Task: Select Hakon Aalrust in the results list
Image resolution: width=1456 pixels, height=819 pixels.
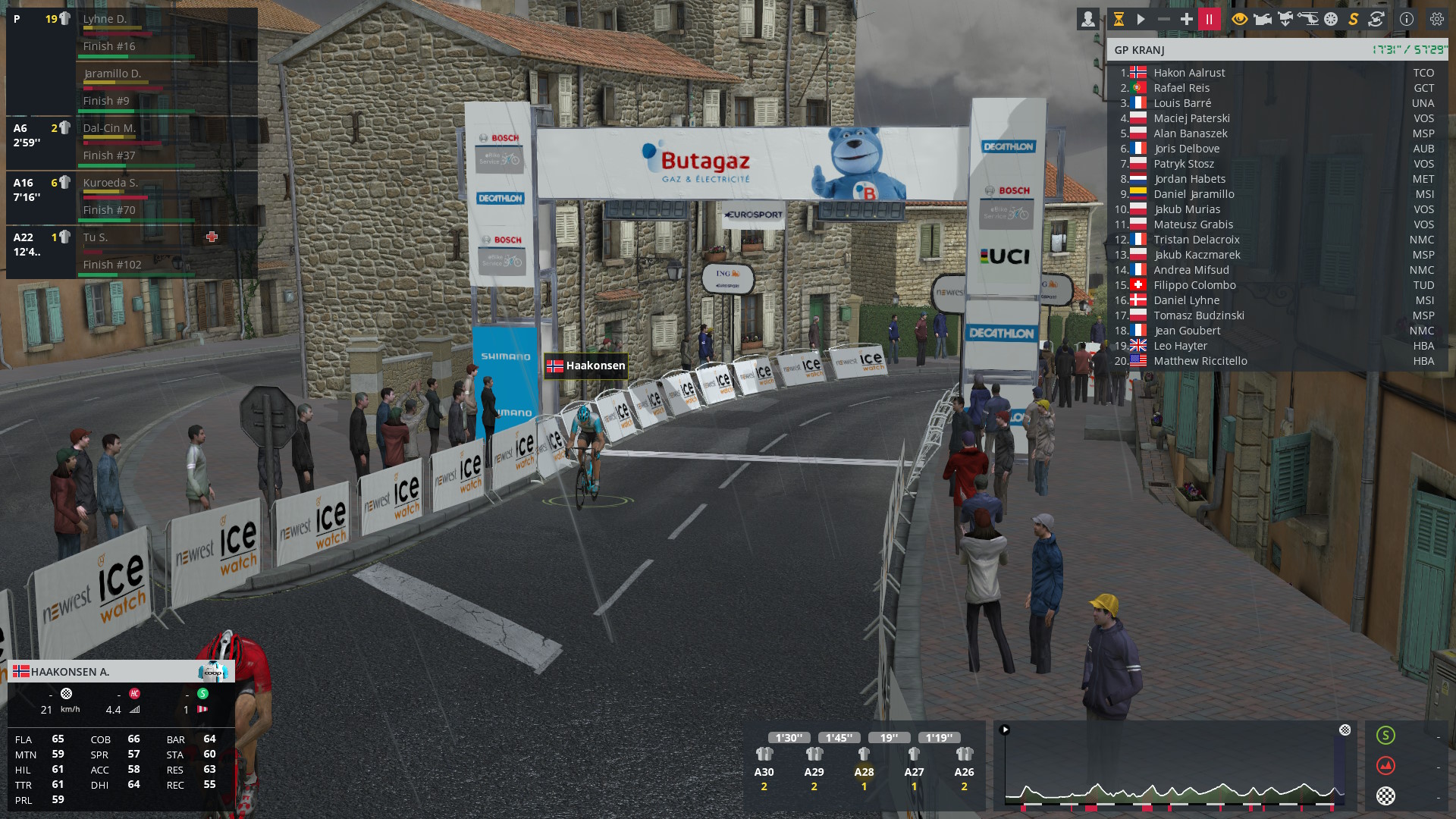Action: tap(1189, 73)
